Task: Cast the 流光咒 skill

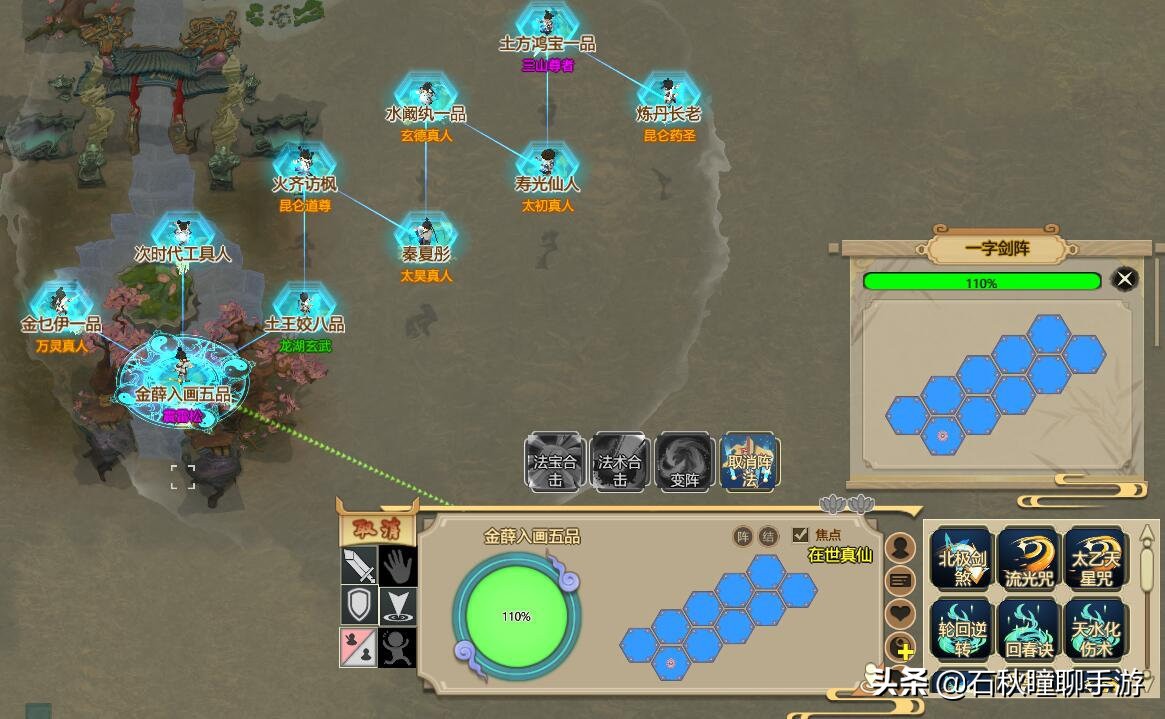Action: click(x=1028, y=558)
